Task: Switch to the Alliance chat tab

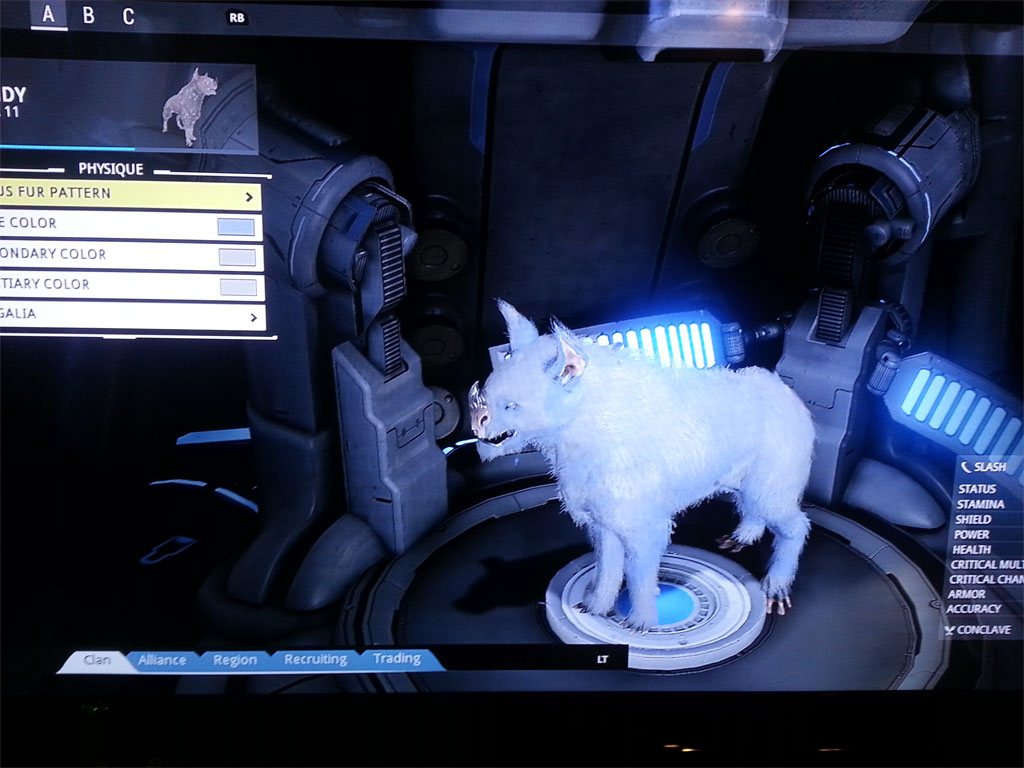Action: point(162,660)
